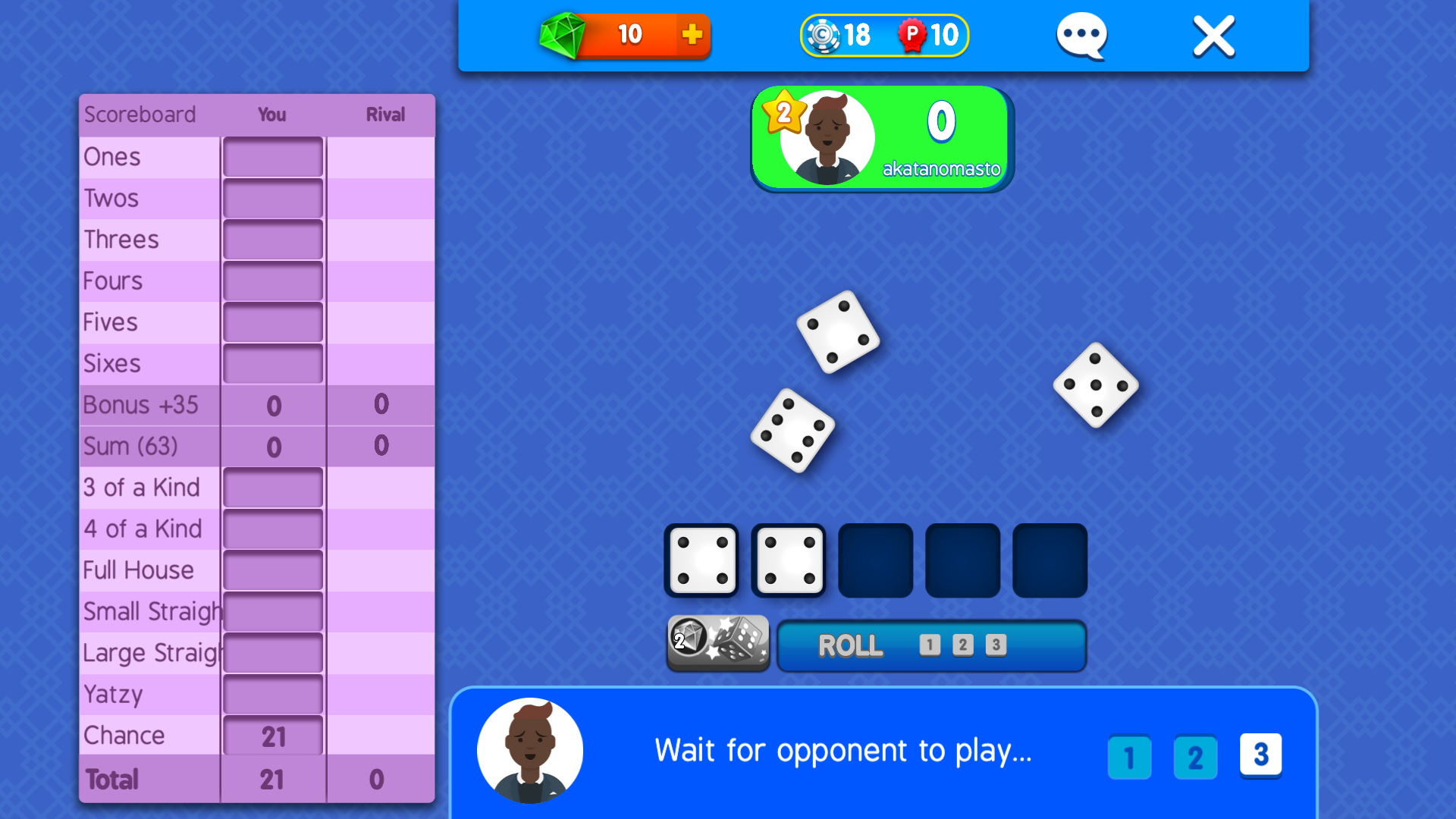Score your result in the Chance row
Screen dimensions: 1456x819
click(x=272, y=735)
